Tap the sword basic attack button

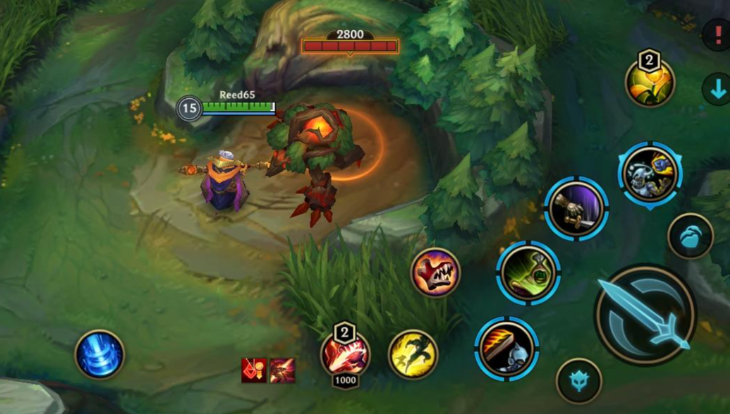[x=644, y=314]
